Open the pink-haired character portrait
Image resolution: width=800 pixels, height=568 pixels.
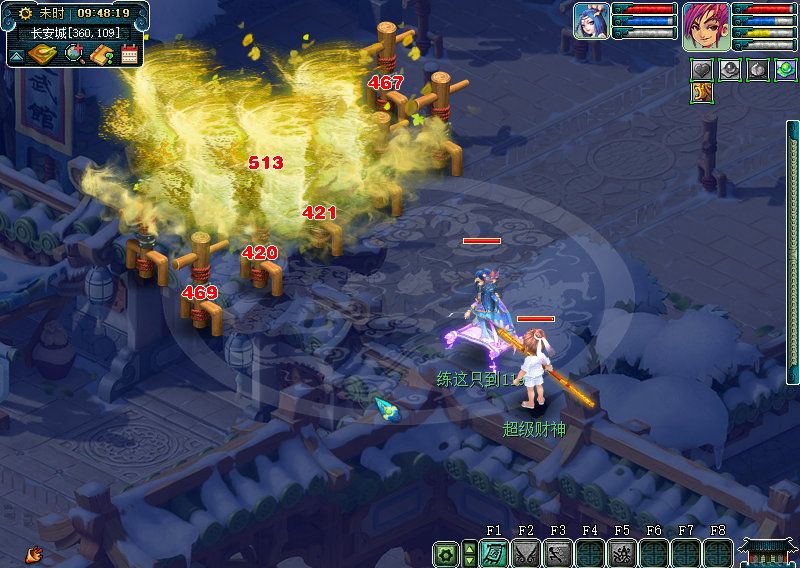(706, 24)
